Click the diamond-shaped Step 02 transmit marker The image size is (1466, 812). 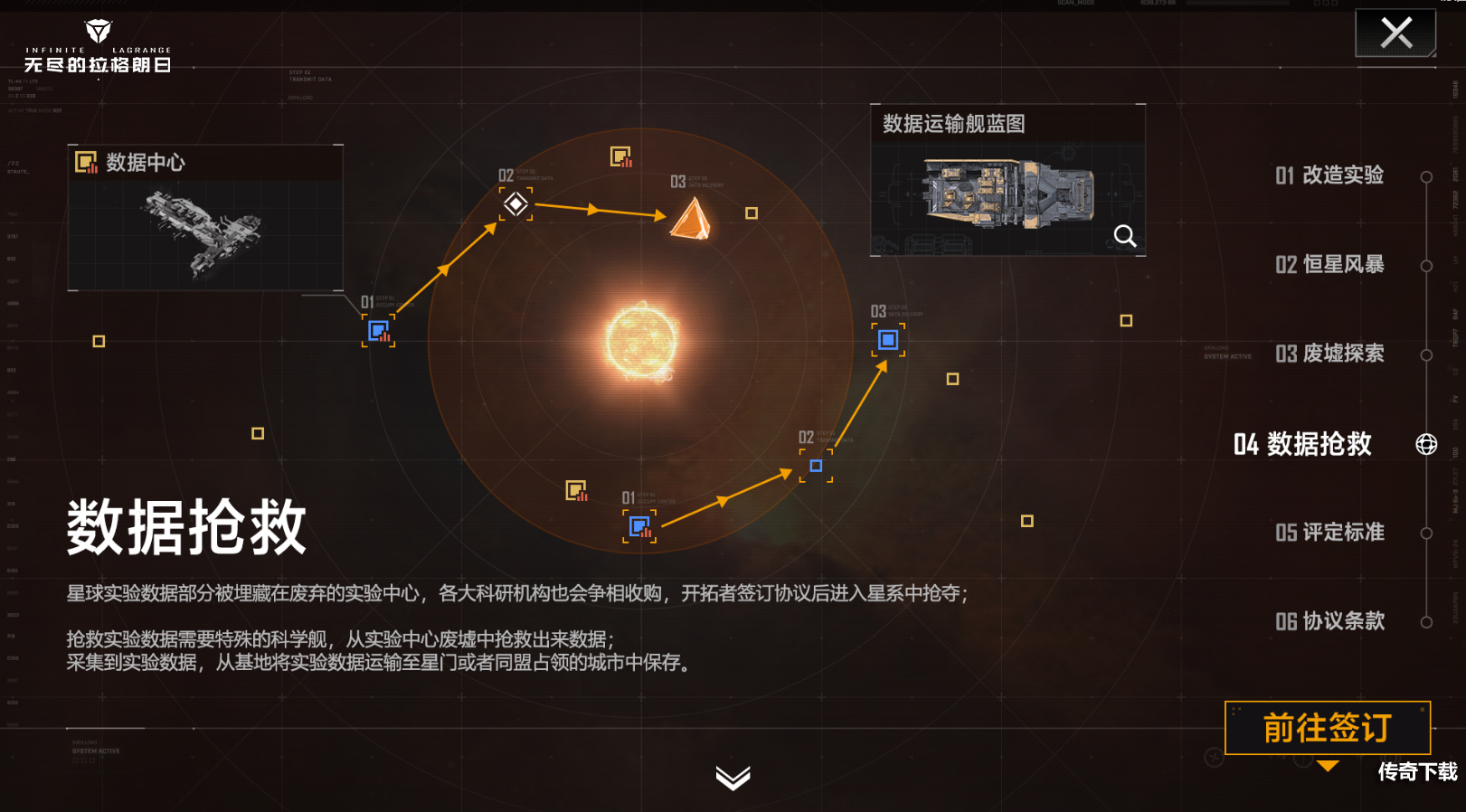click(x=515, y=206)
